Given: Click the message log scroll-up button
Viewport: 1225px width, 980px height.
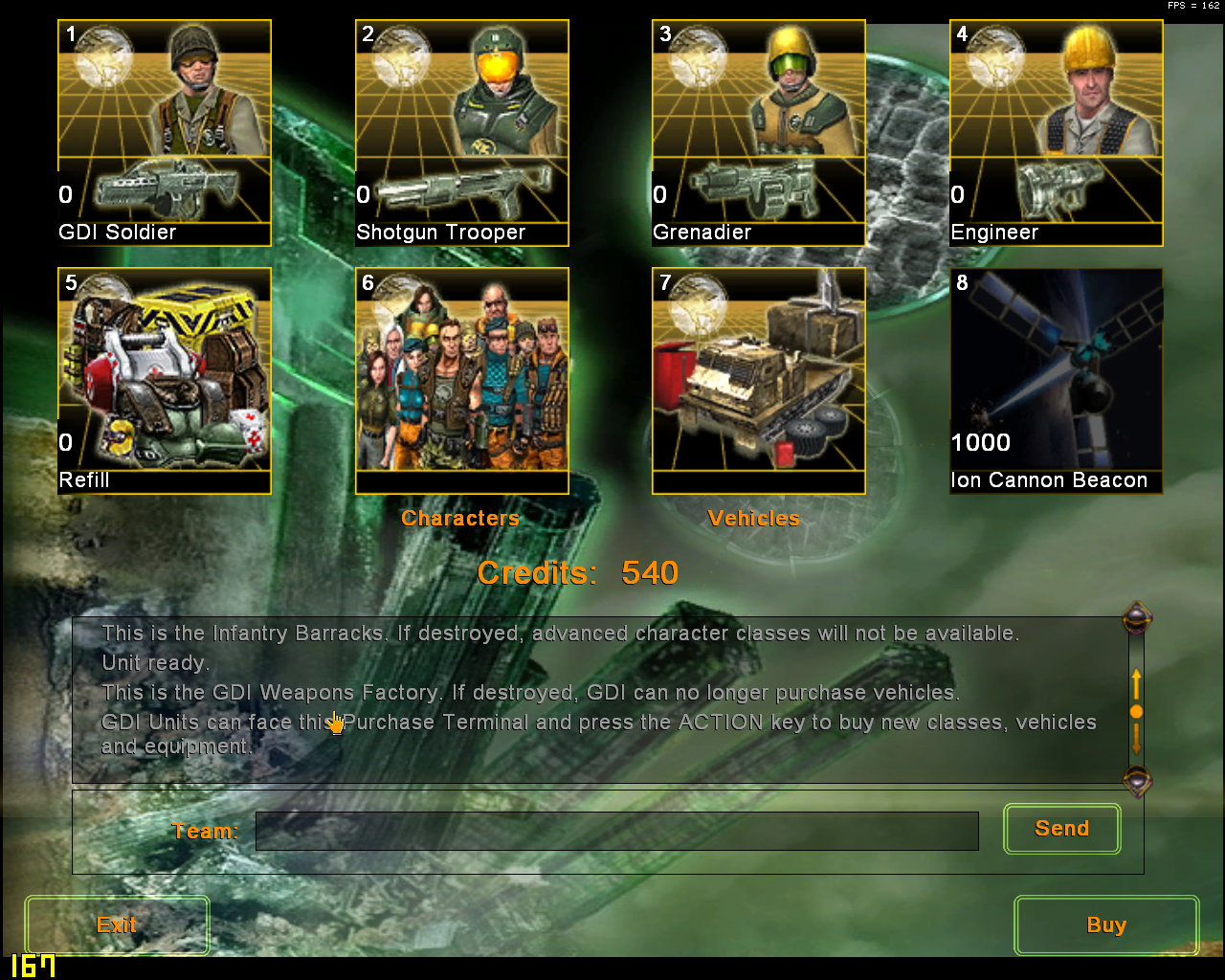Looking at the screenshot, I should click(1137, 619).
